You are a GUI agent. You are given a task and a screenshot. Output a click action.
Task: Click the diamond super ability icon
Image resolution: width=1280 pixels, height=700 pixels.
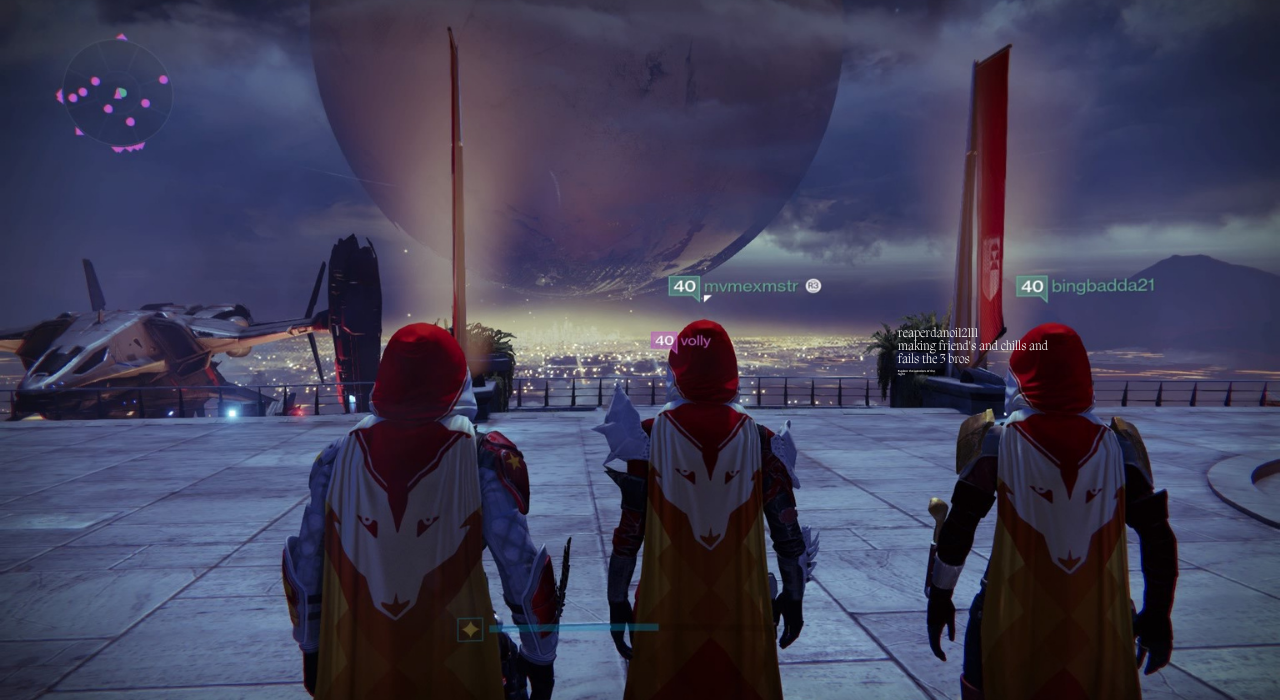[x=470, y=629]
